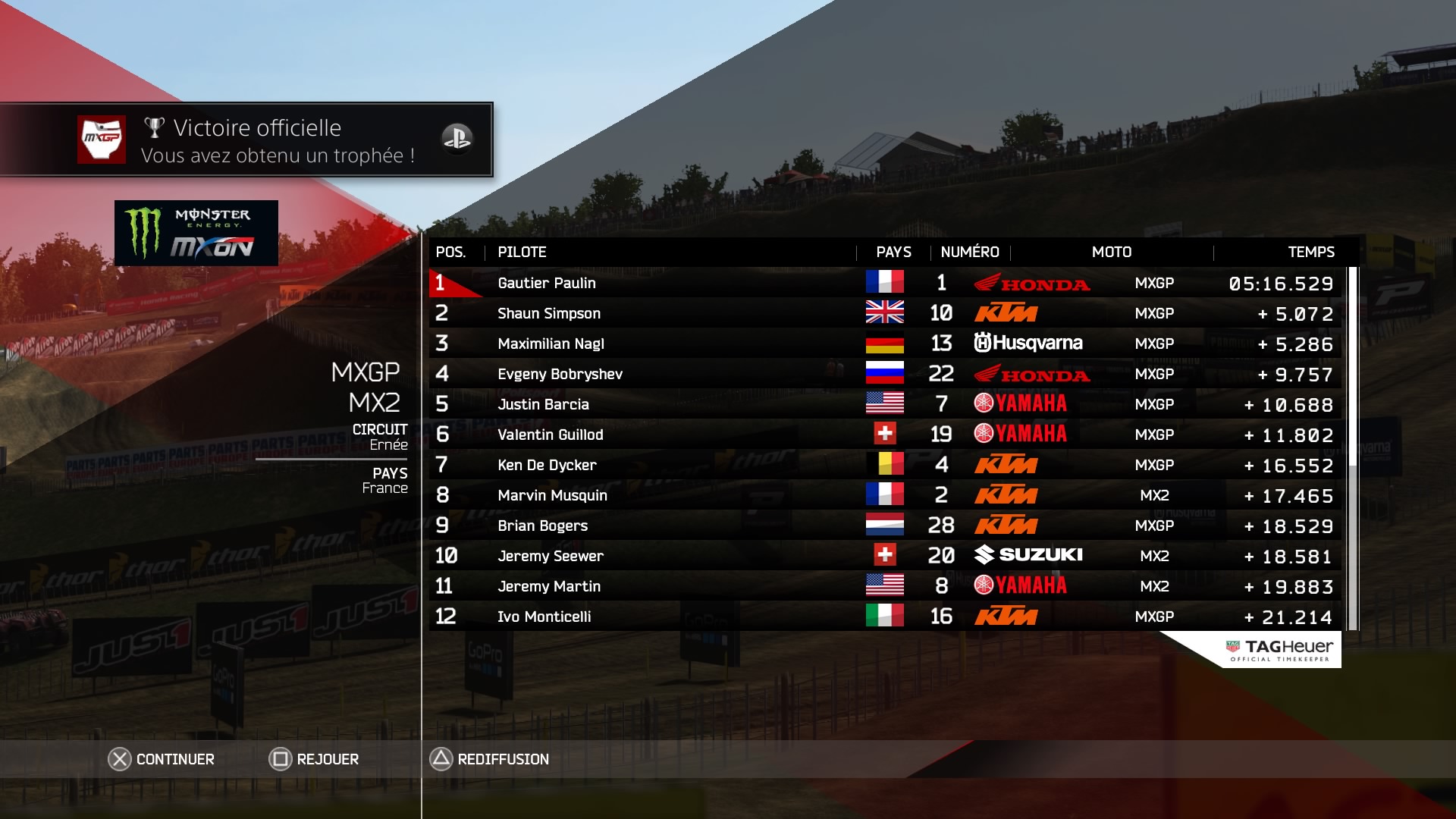Click the results list scrollbar
Screen dimensions: 1456x819
[1352, 447]
